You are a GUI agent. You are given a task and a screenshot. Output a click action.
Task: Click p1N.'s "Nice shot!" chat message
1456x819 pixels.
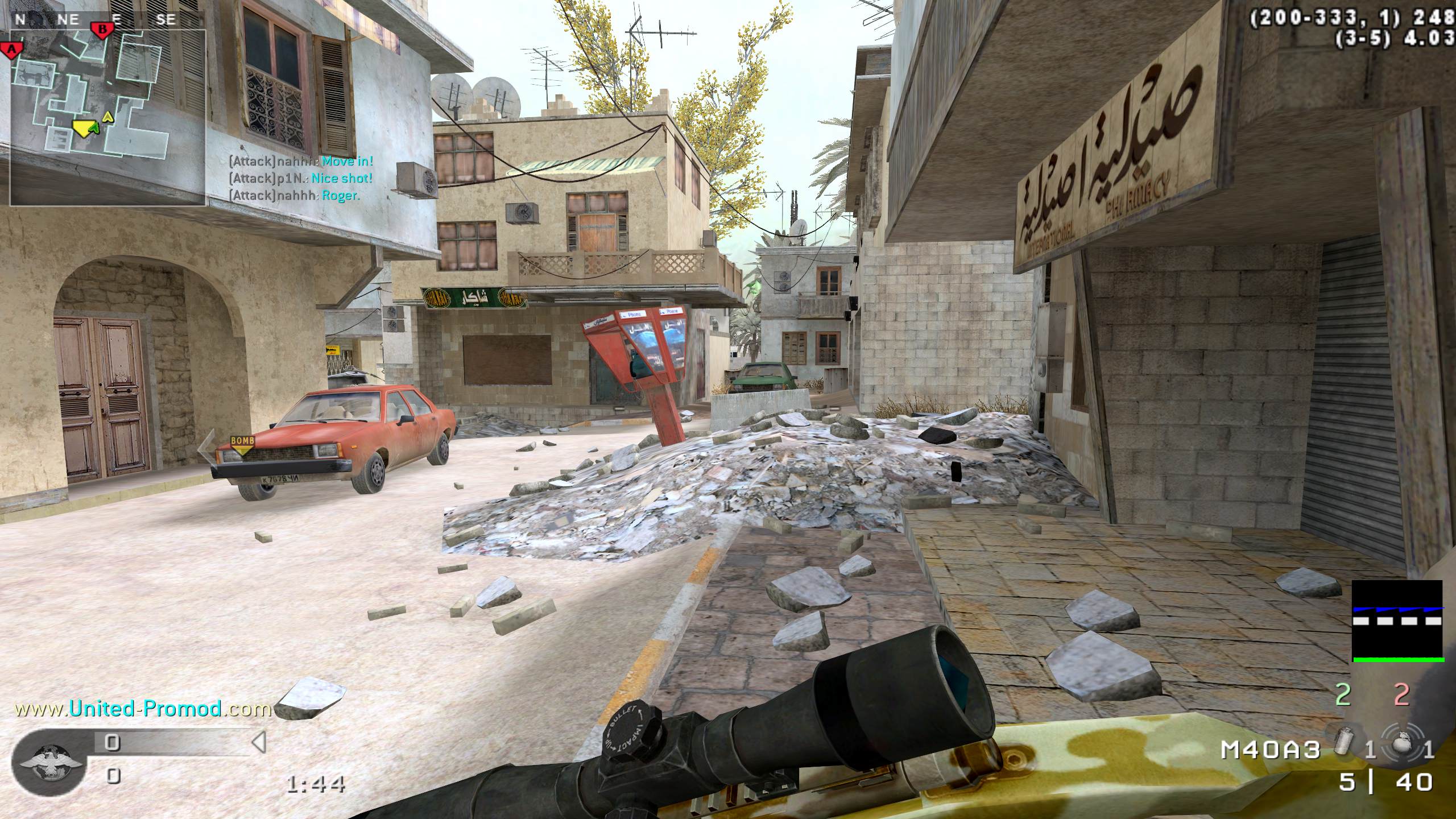(x=301, y=178)
